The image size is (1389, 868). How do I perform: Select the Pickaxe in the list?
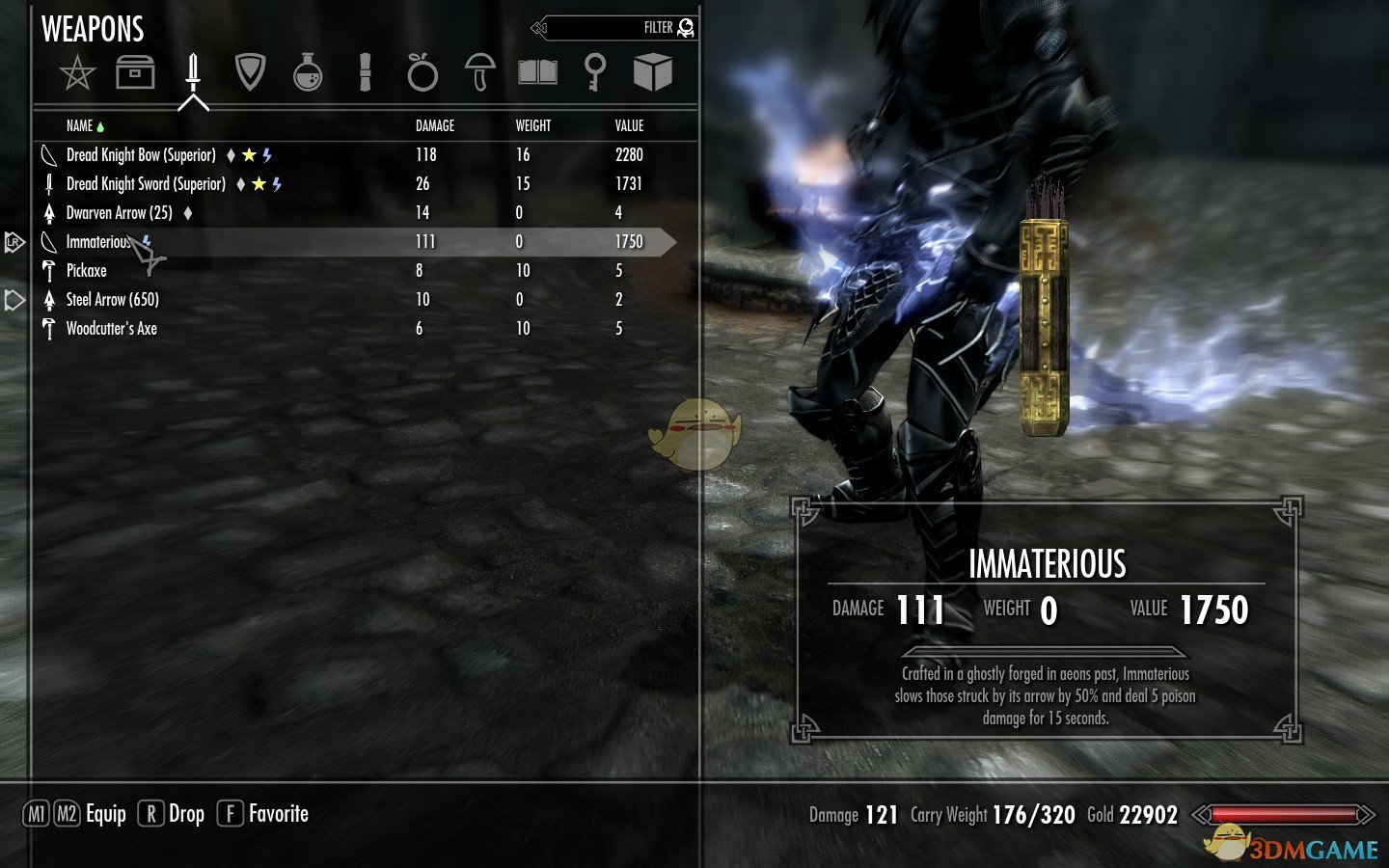point(86,271)
